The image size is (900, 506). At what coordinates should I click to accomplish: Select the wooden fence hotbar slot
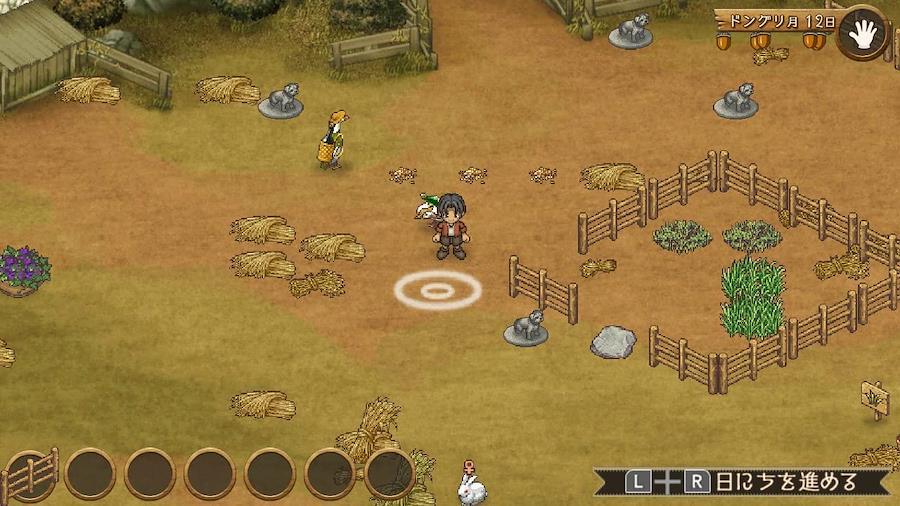[30, 474]
